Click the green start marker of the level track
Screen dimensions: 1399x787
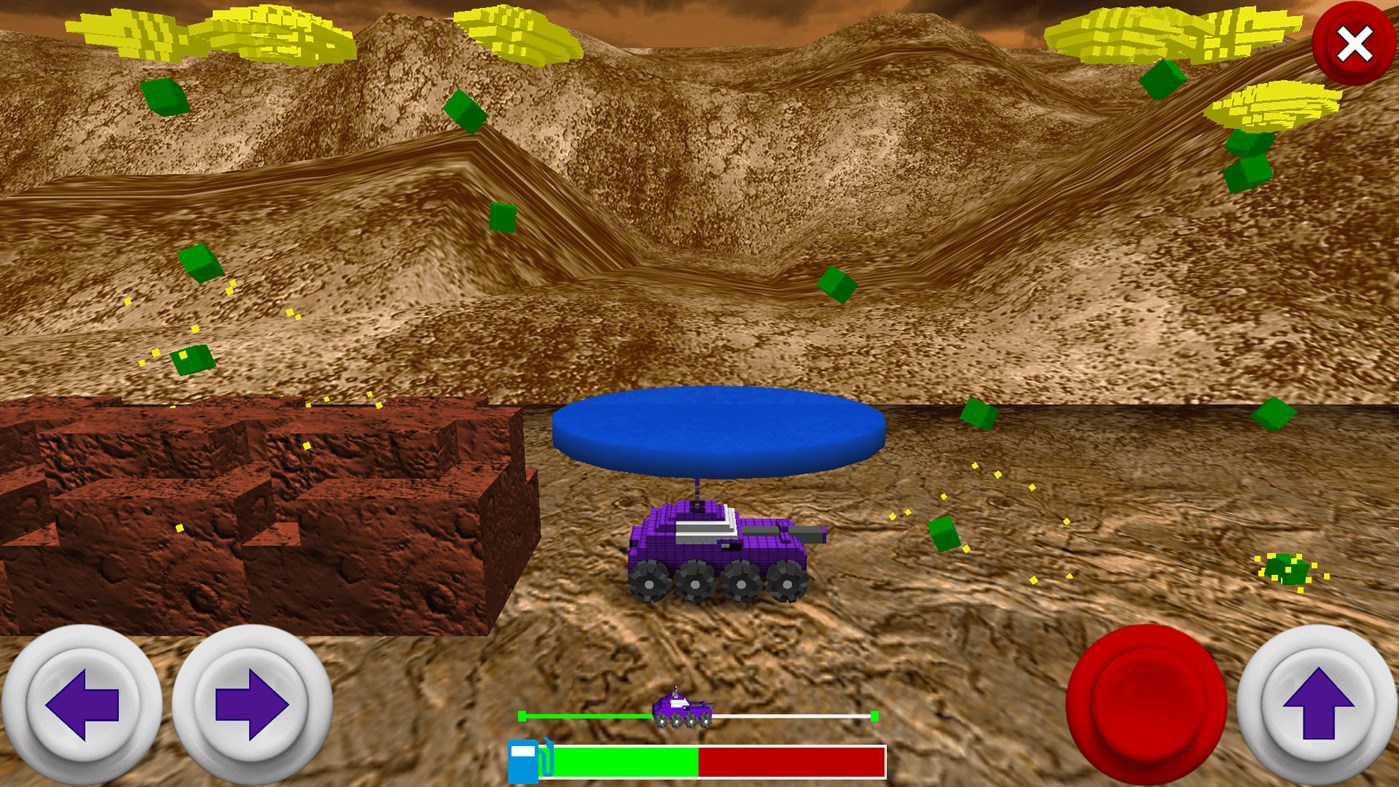(523, 716)
